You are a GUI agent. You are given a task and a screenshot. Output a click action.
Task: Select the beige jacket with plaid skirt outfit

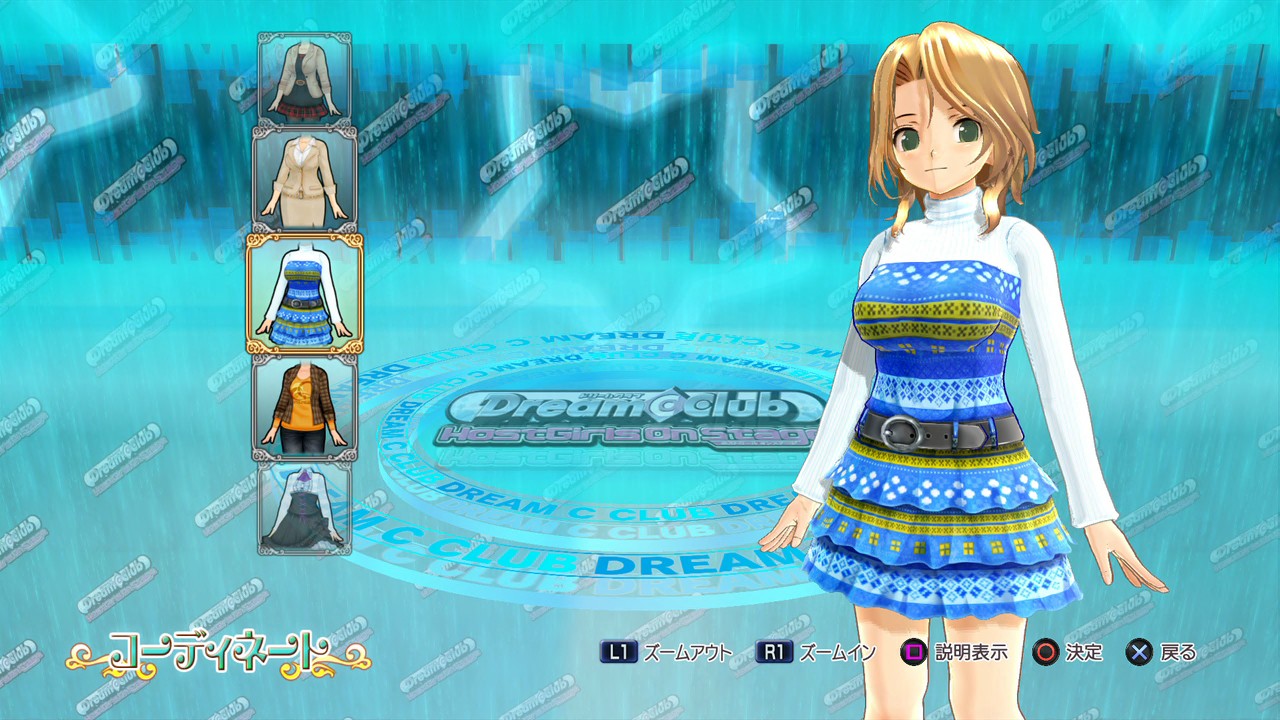[305, 80]
